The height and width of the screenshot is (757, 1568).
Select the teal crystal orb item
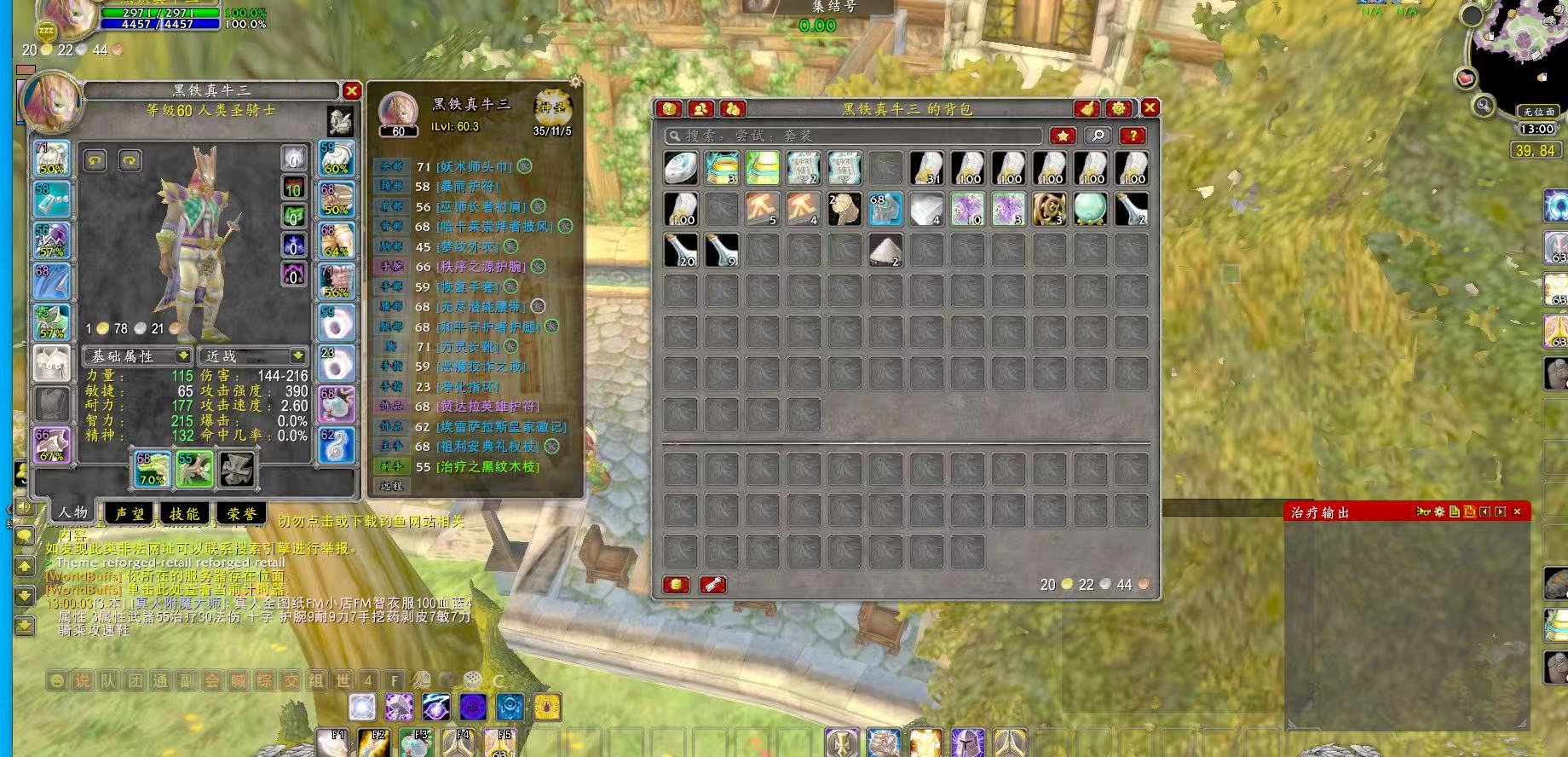click(x=1090, y=209)
